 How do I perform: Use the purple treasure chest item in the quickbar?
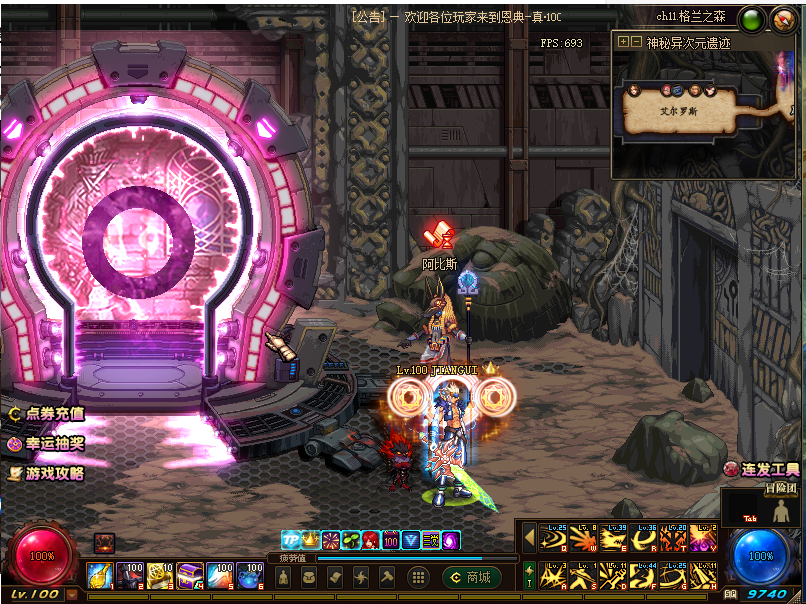[x=191, y=575]
